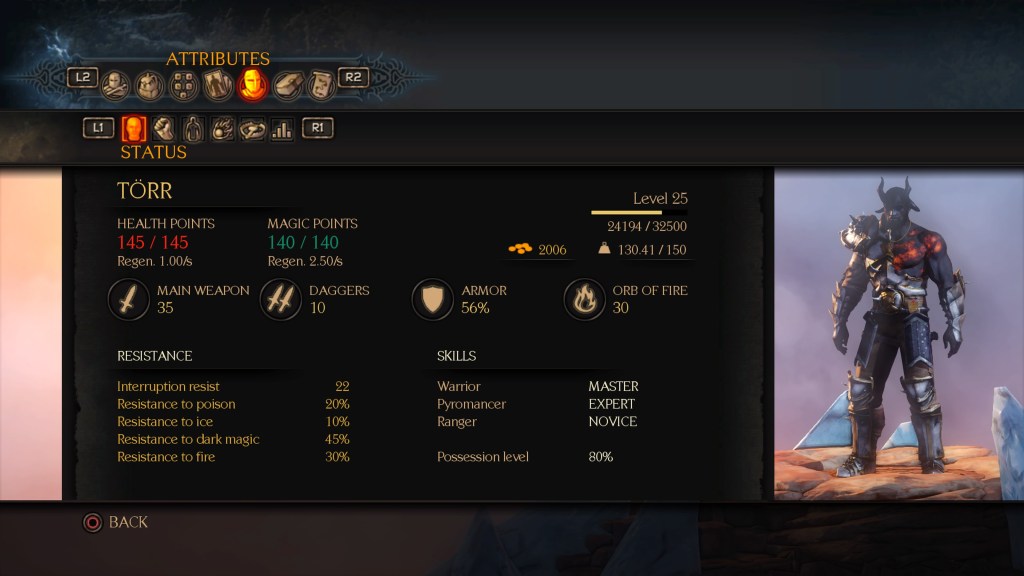Open the skull and crossbones tab
The height and width of the screenshot is (576, 1024).
pos(116,85)
